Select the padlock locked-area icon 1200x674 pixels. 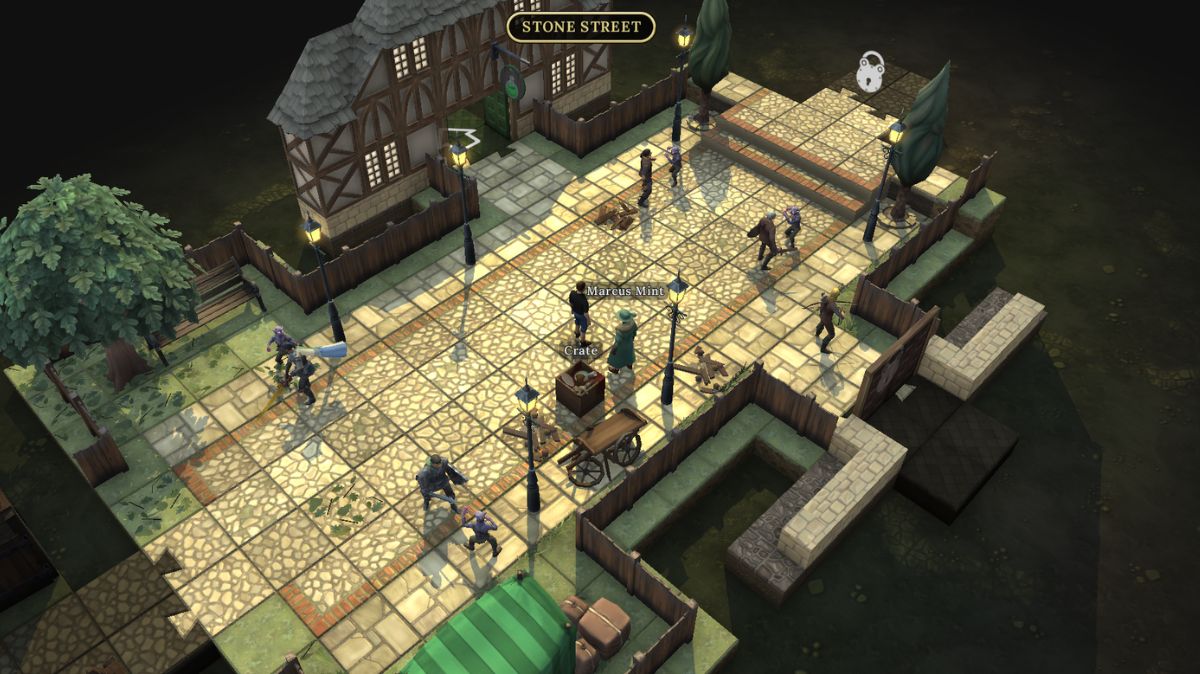pos(872,73)
